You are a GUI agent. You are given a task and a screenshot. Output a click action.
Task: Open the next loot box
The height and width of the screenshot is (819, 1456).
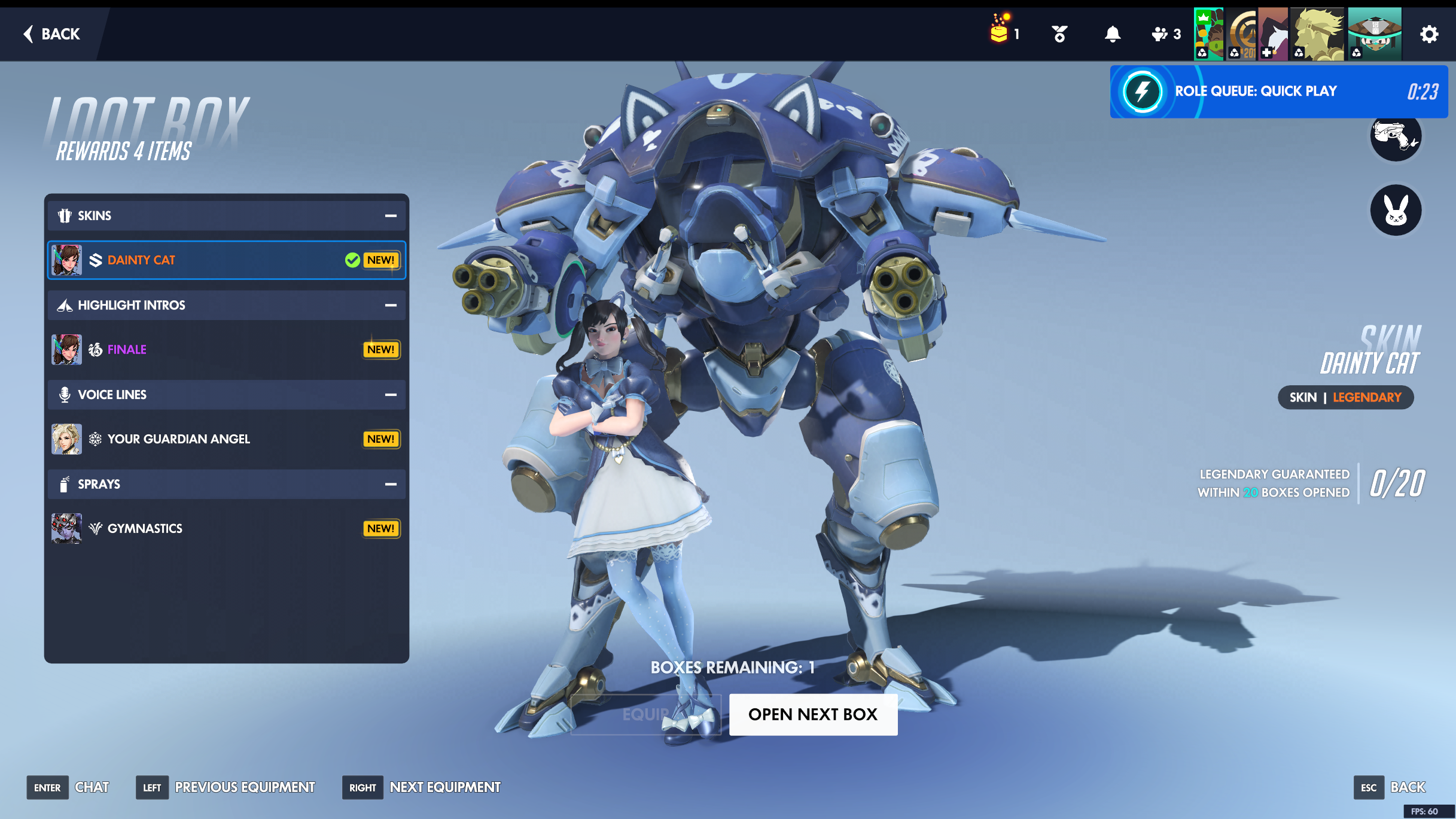click(x=812, y=714)
